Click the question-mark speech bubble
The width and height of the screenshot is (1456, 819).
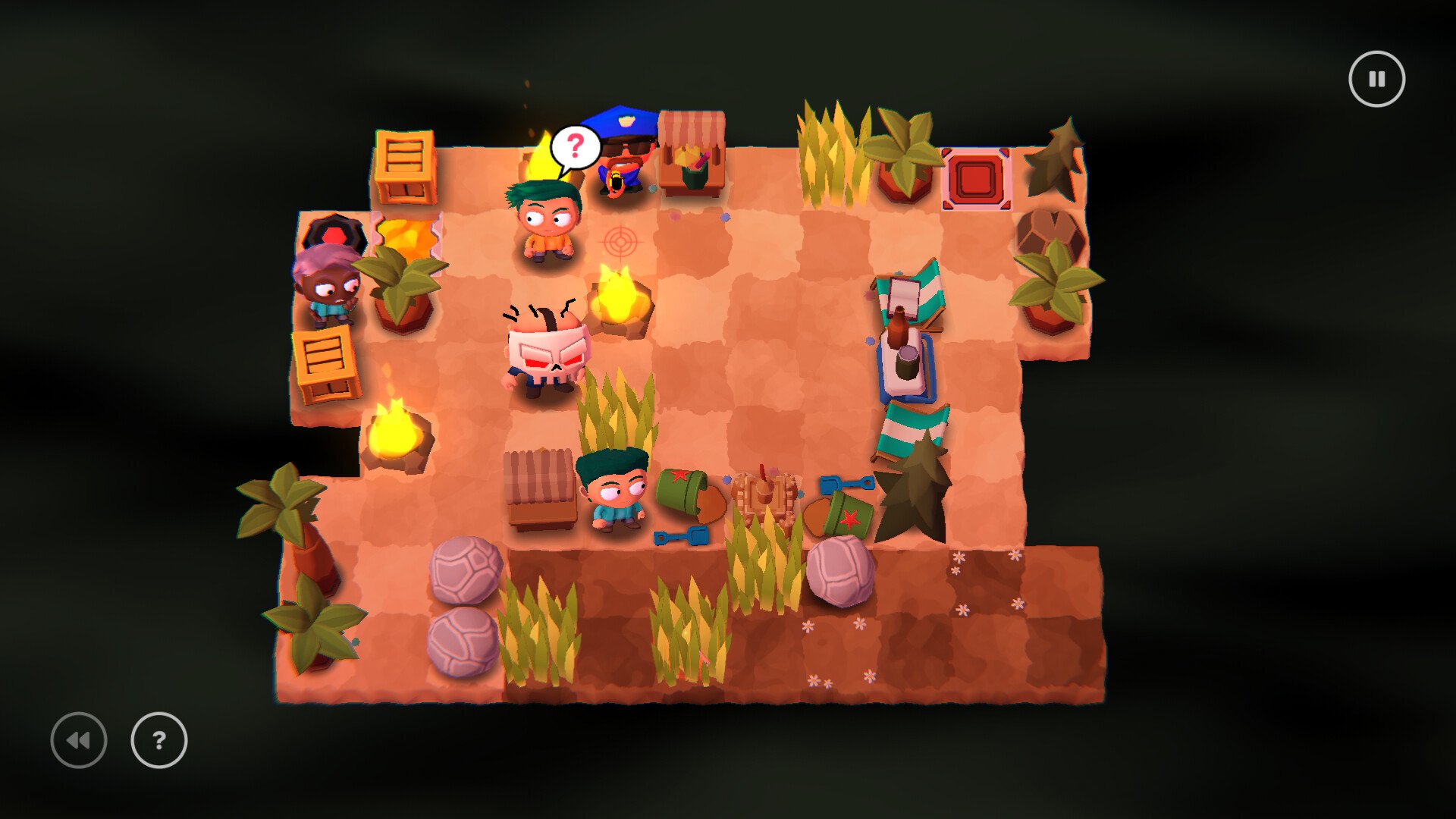574,147
